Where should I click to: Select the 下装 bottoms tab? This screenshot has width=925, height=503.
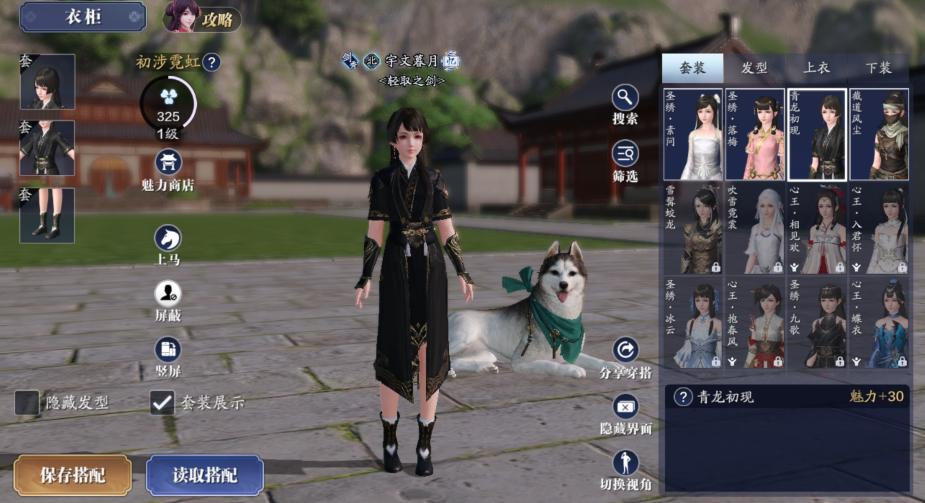pyautogui.click(x=878, y=68)
